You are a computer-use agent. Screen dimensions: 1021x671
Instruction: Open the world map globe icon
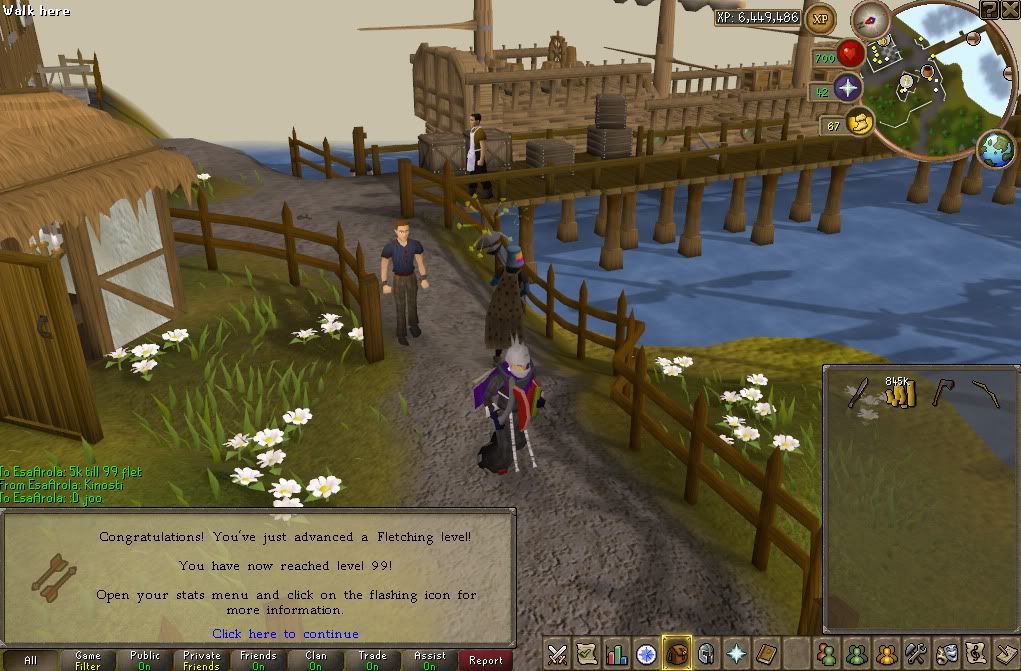[x=996, y=150]
